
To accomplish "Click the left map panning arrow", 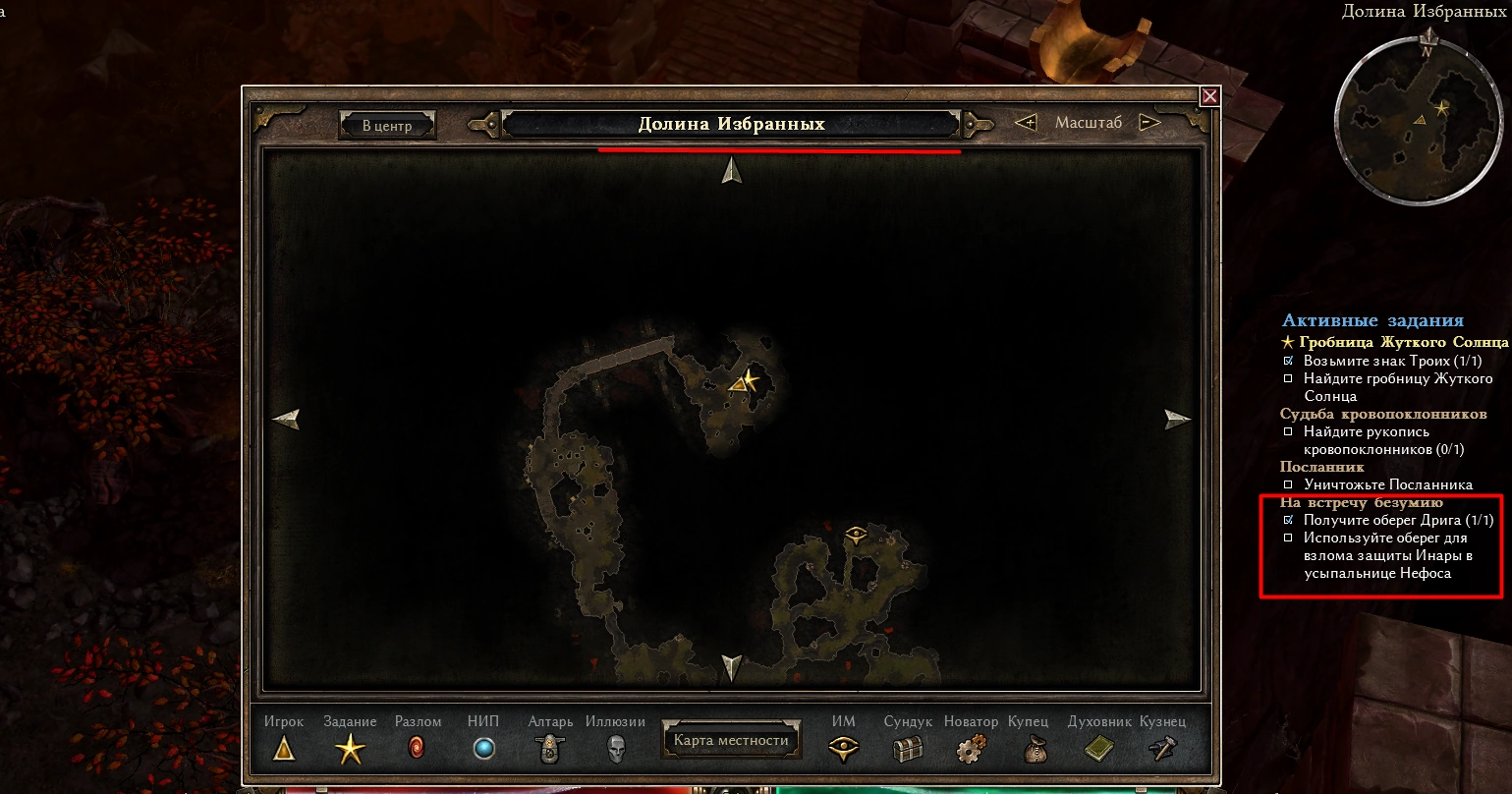I will tap(286, 421).
